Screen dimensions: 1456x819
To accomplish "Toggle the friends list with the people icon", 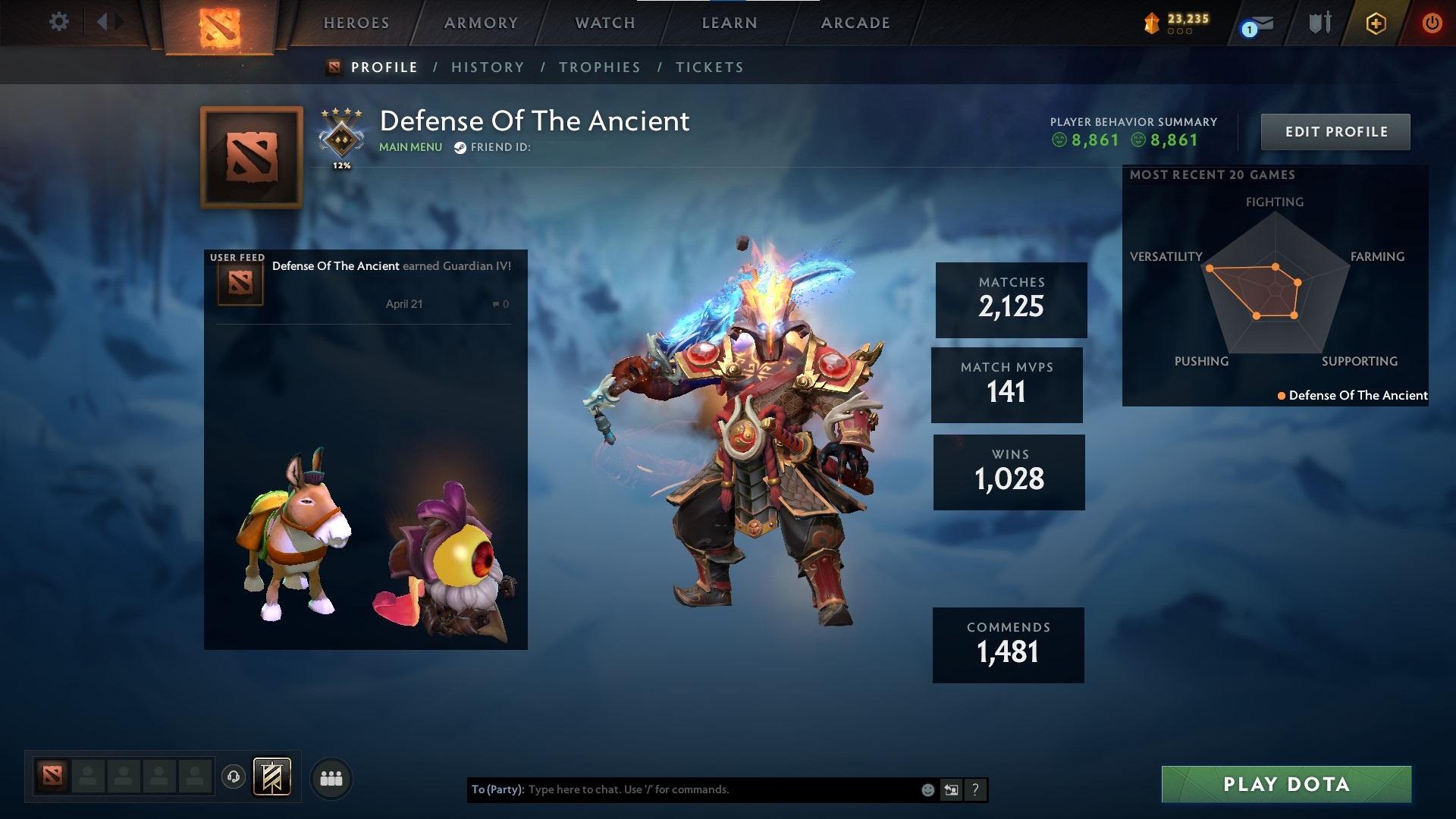I will 331,777.
